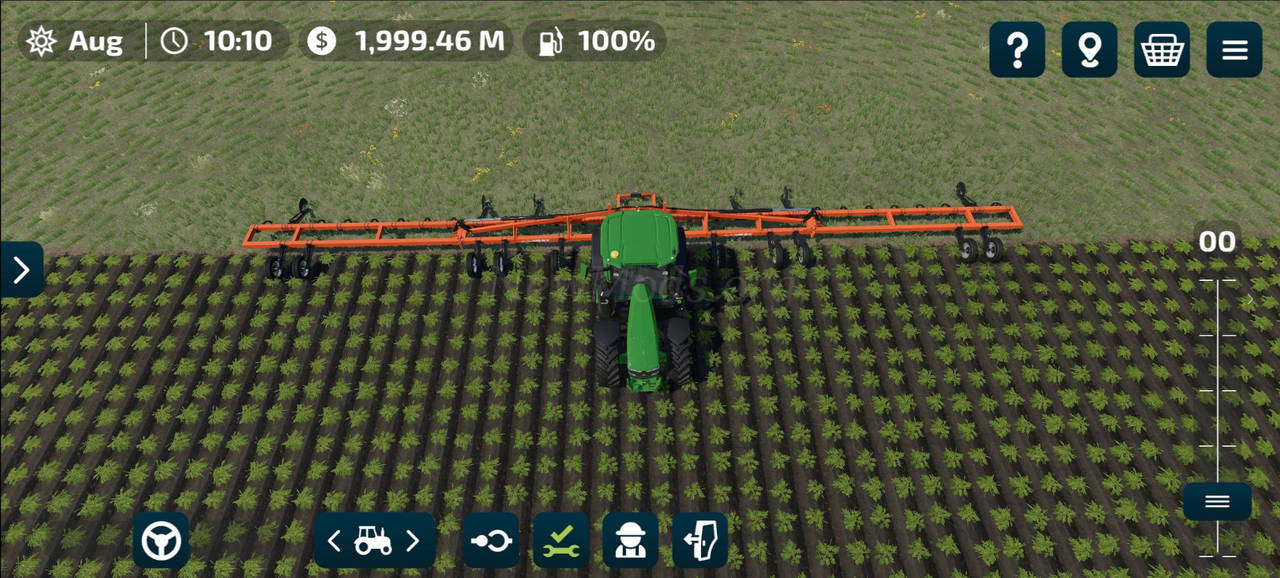The width and height of the screenshot is (1280, 578).
Task: Switch to the previous vehicle arrow
Action: (x=334, y=541)
